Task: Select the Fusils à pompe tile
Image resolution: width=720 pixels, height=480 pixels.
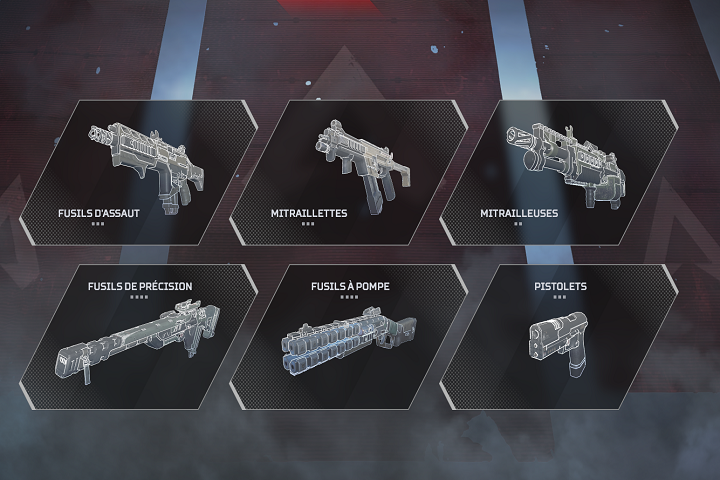Action: pos(349,337)
